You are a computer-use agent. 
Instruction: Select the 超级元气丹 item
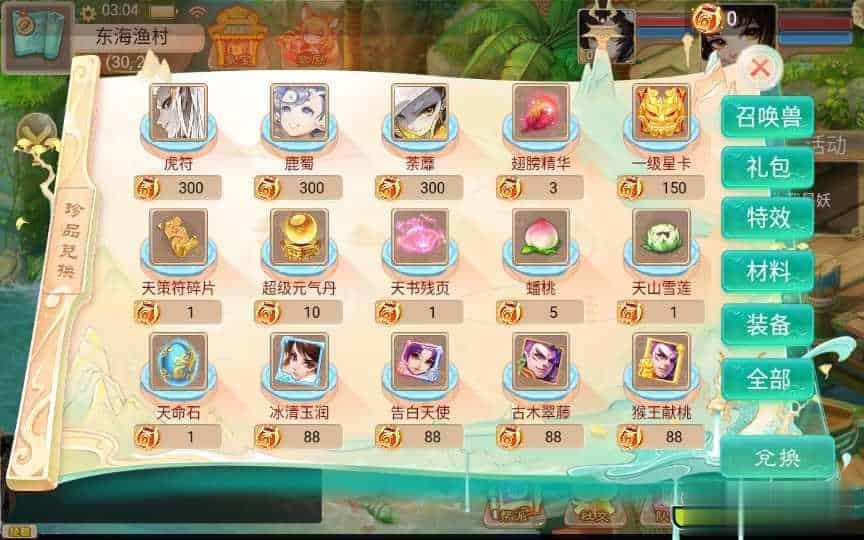299,236
